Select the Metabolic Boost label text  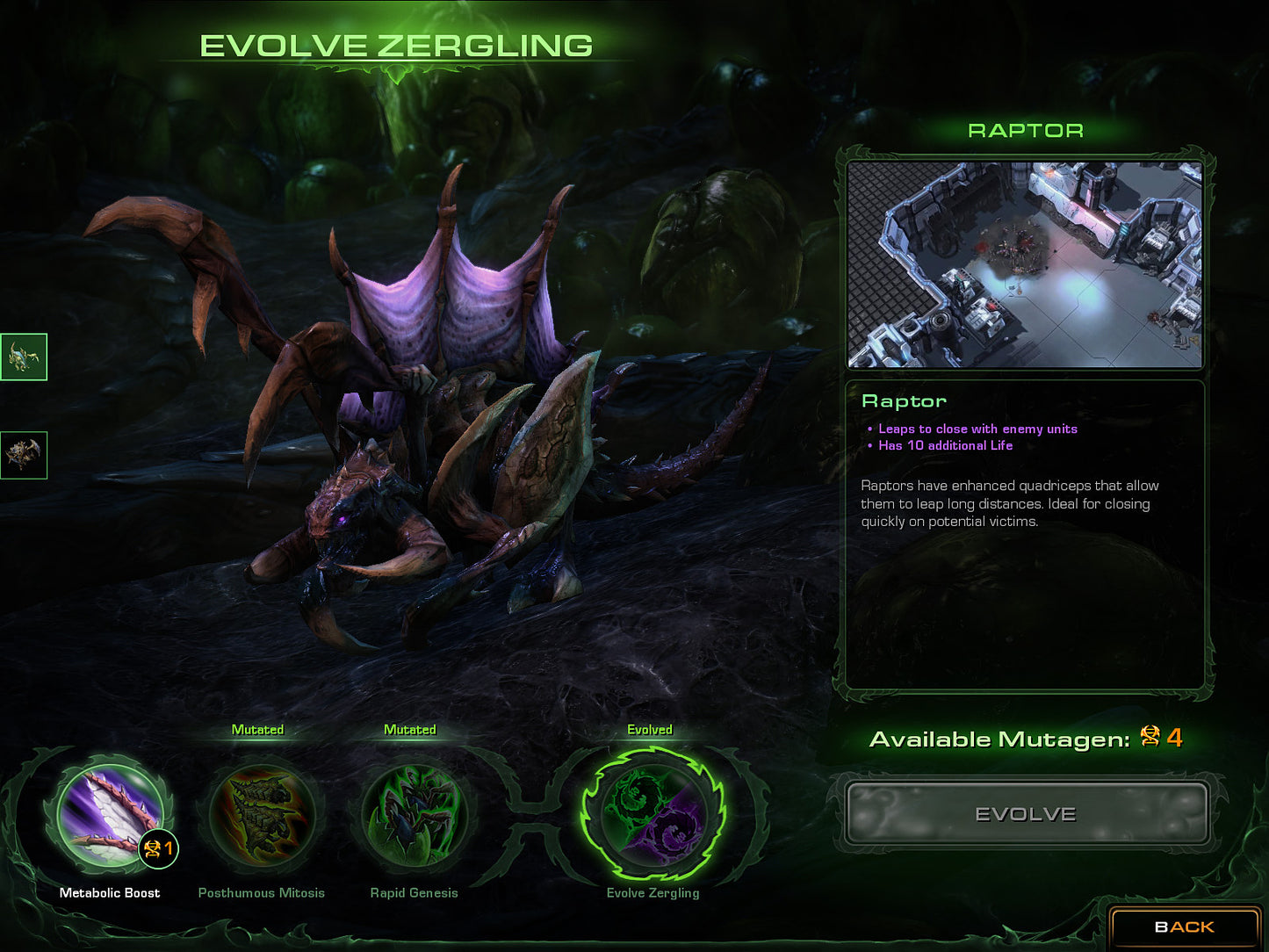click(109, 892)
